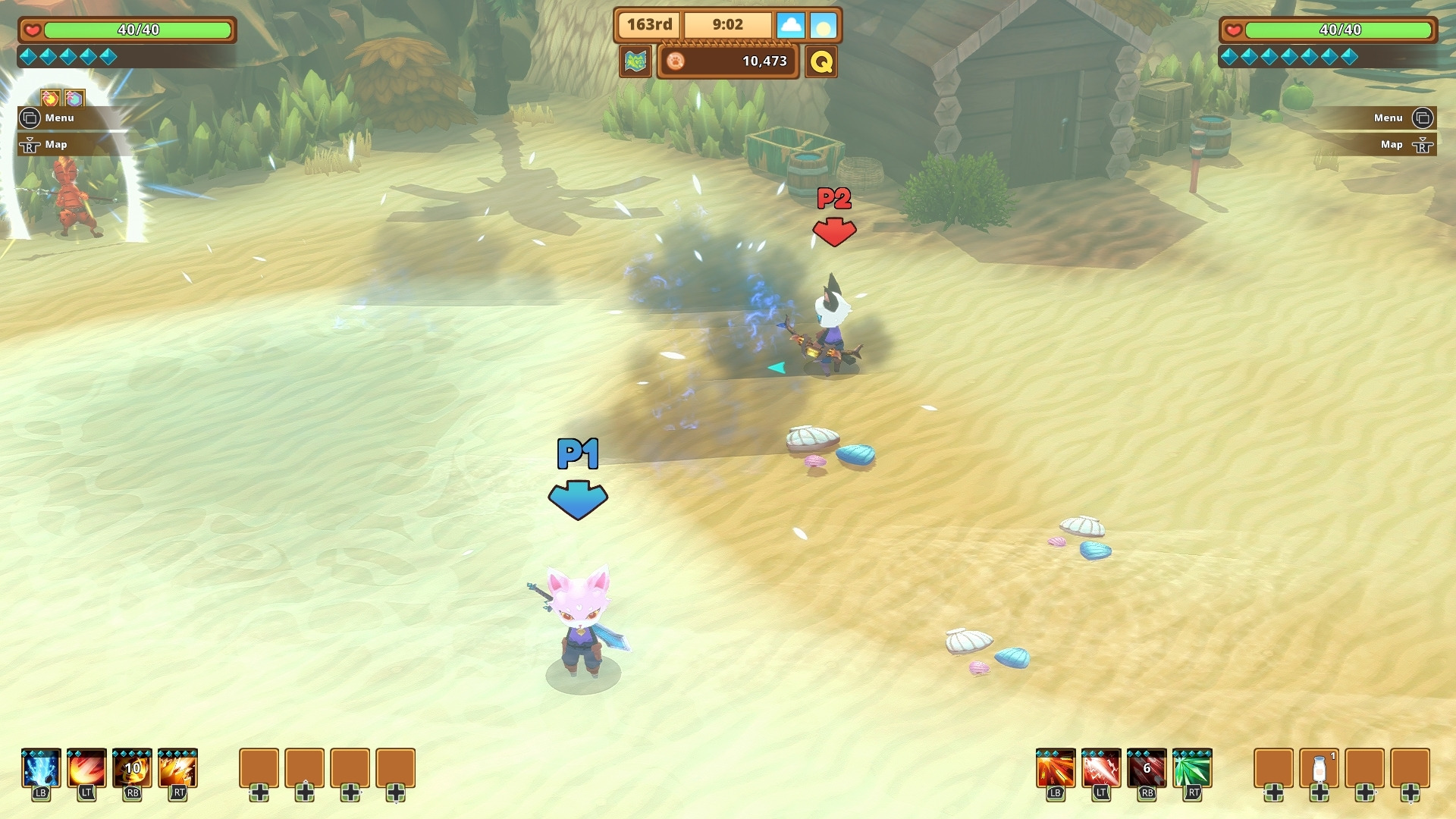Image resolution: width=1456 pixels, height=819 pixels.
Task: Open Player 1's Menu
Action: click(52, 118)
